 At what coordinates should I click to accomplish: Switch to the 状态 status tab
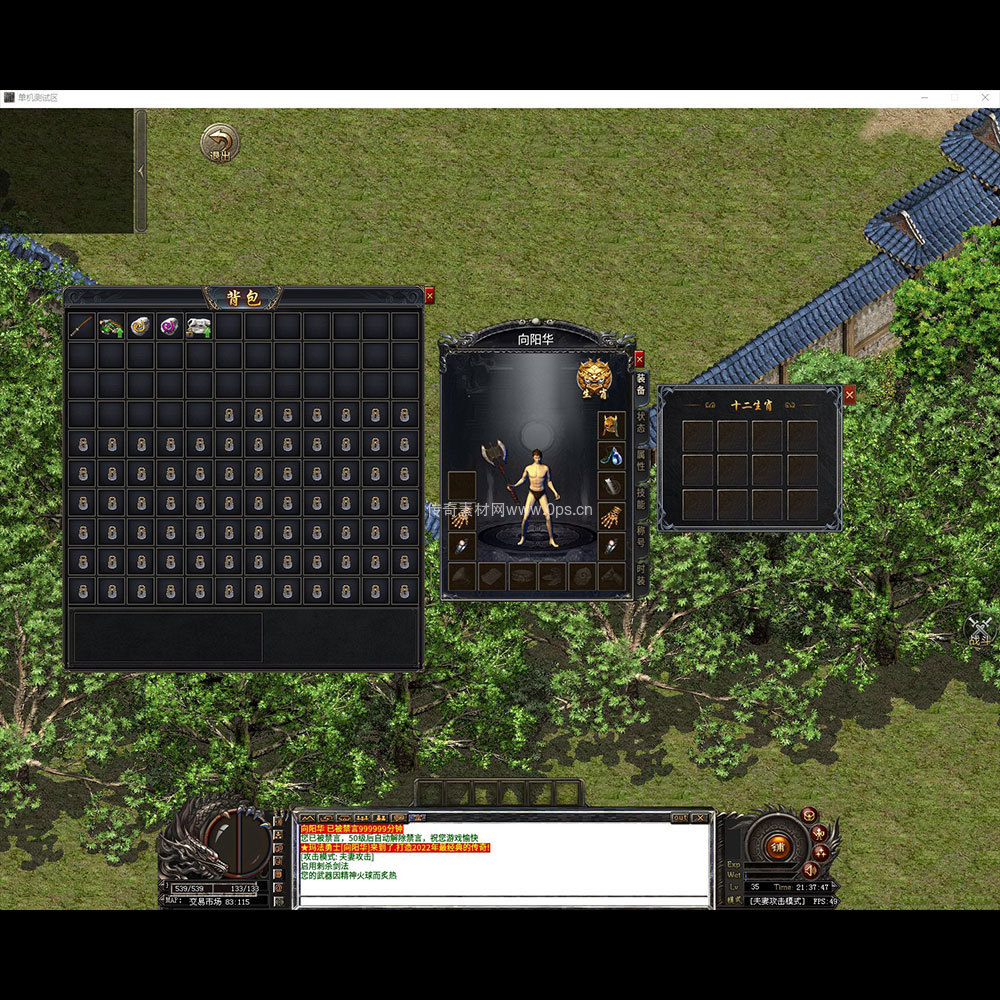click(641, 422)
